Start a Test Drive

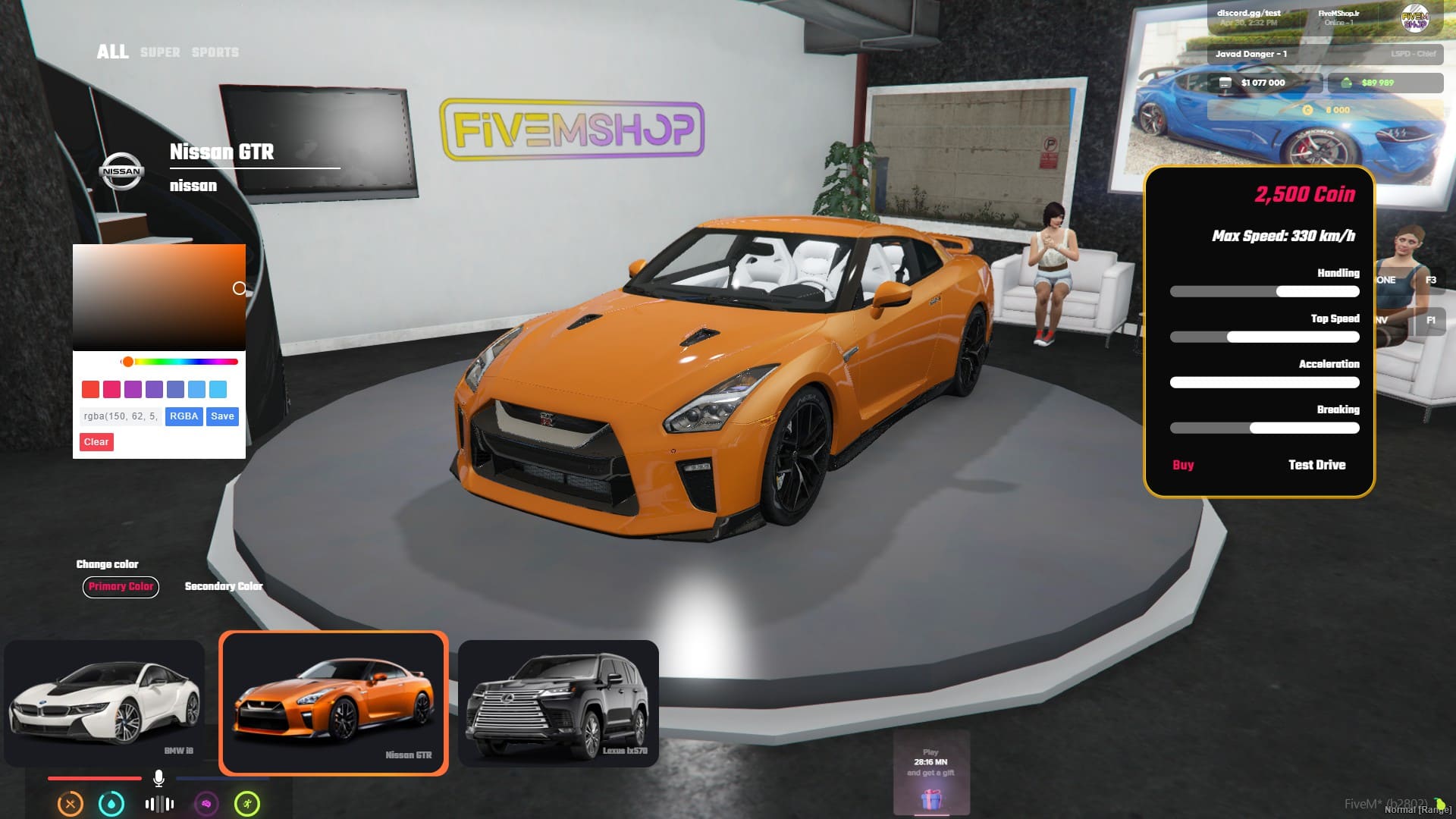pyautogui.click(x=1316, y=465)
